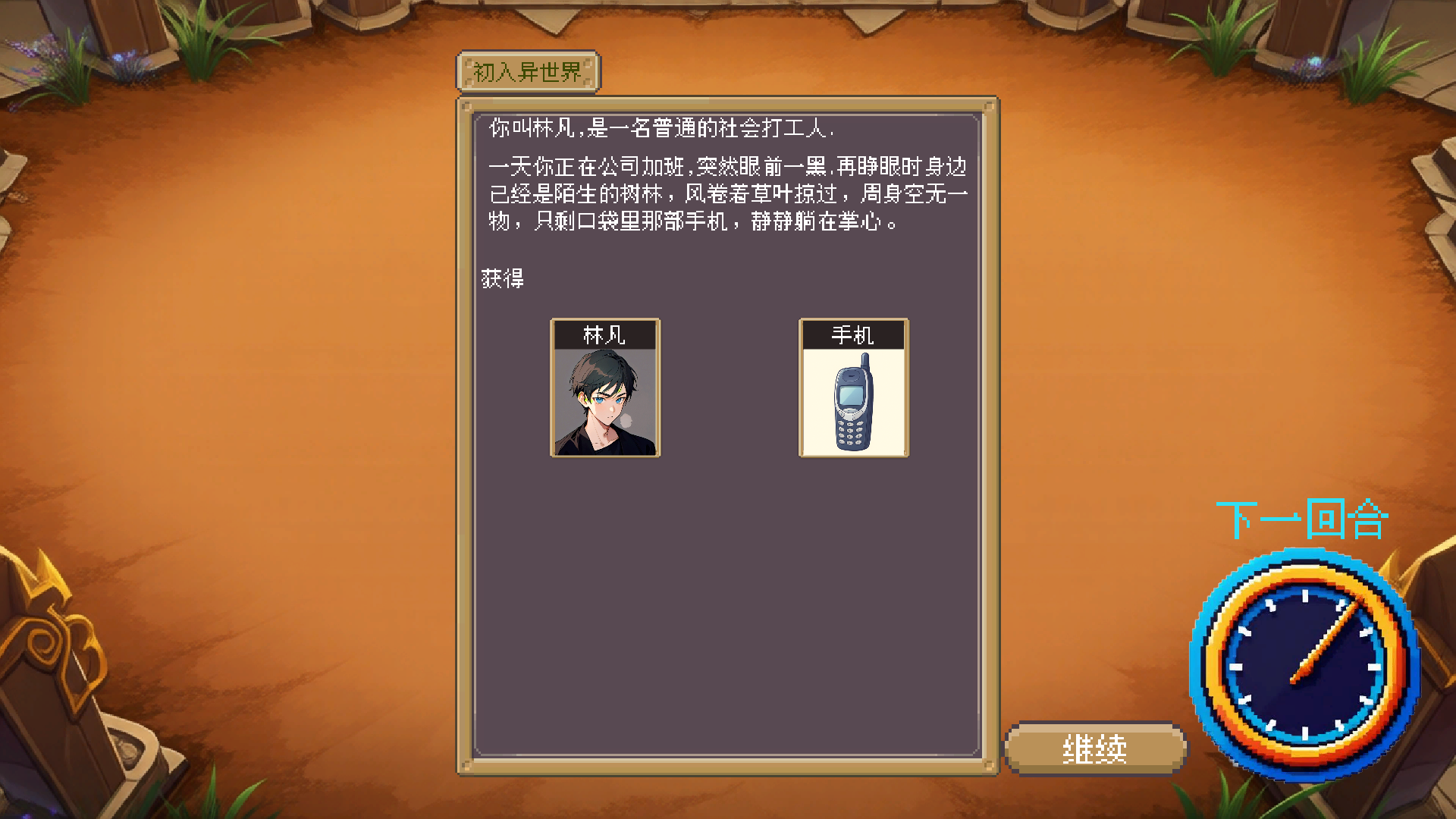Click 林凡's portrait image
1456x819 pixels.
[x=604, y=402]
